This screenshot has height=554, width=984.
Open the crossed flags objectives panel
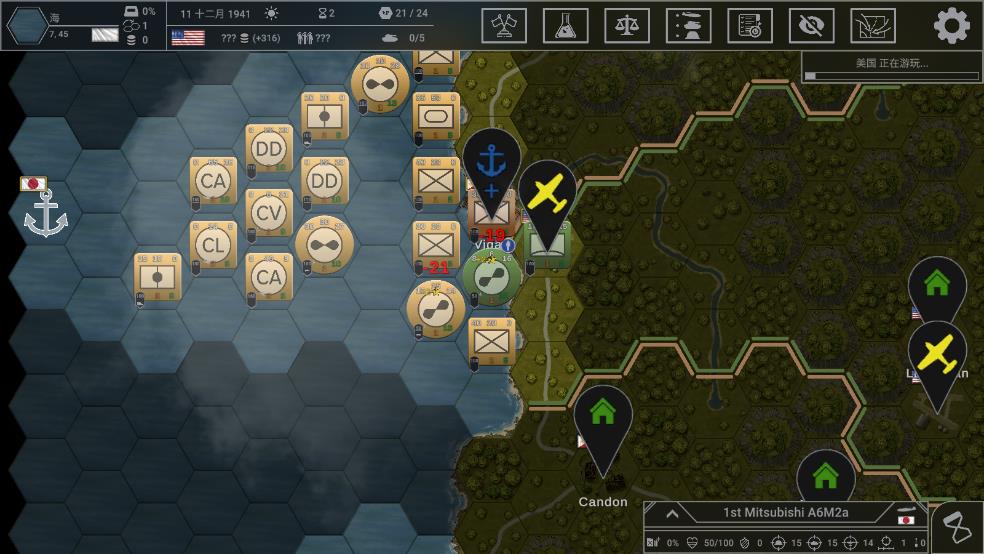click(x=504, y=25)
